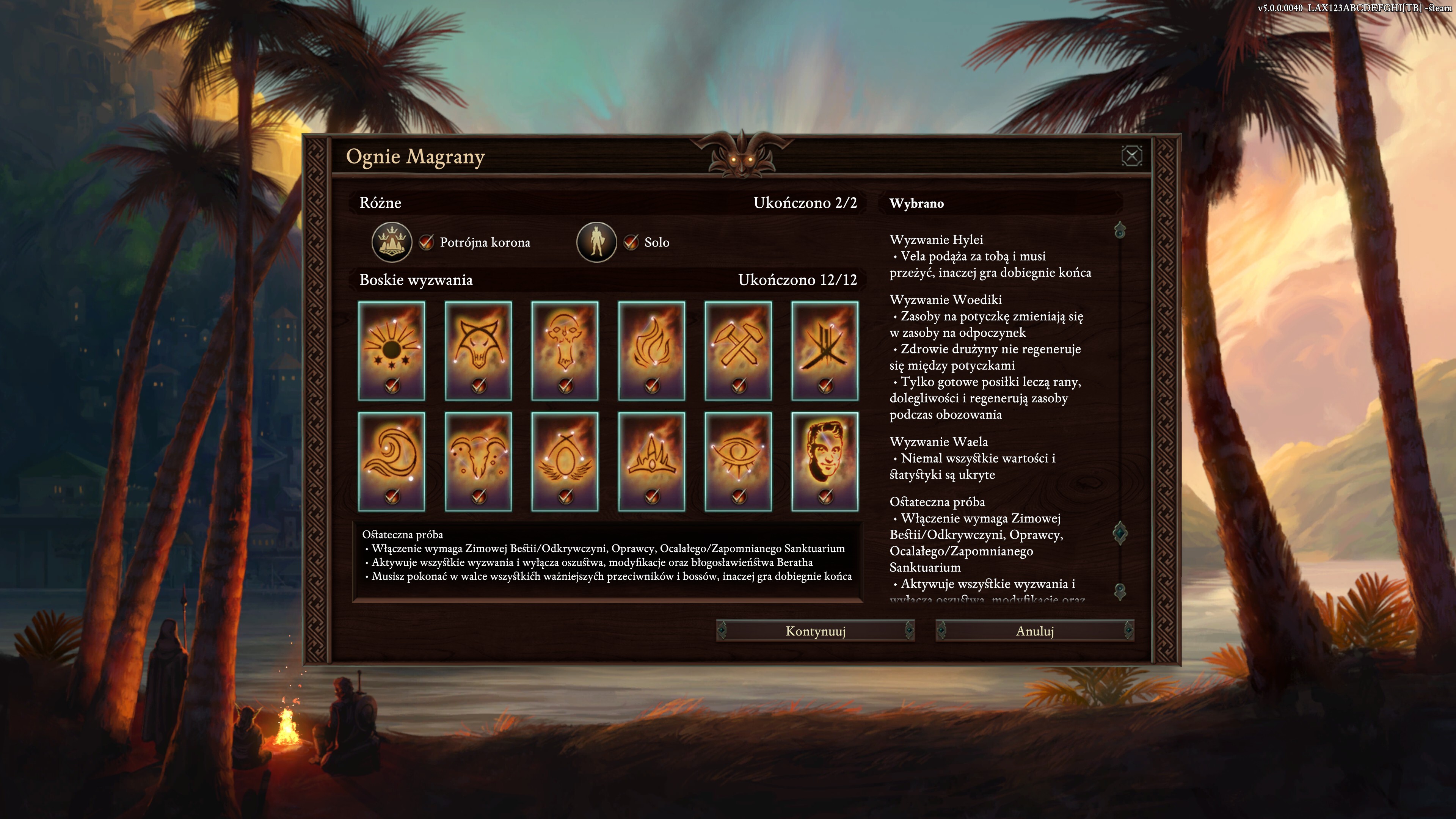Pick the winged egg challenge card
Image resolution: width=1456 pixels, height=819 pixels.
pyautogui.click(x=565, y=461)
